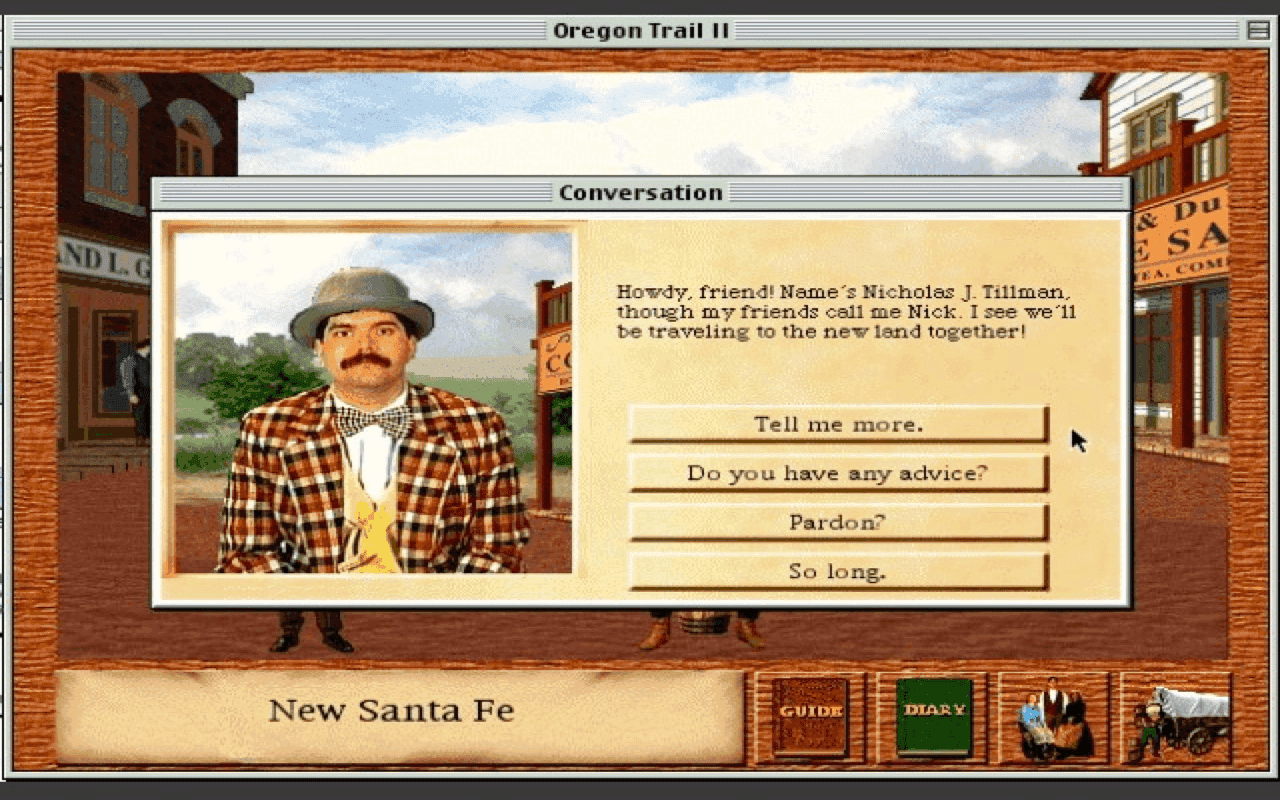This screenshot has height=800, width=1280.
Task: Click the Conversation window title bar
Action: (x=640, y=192)
